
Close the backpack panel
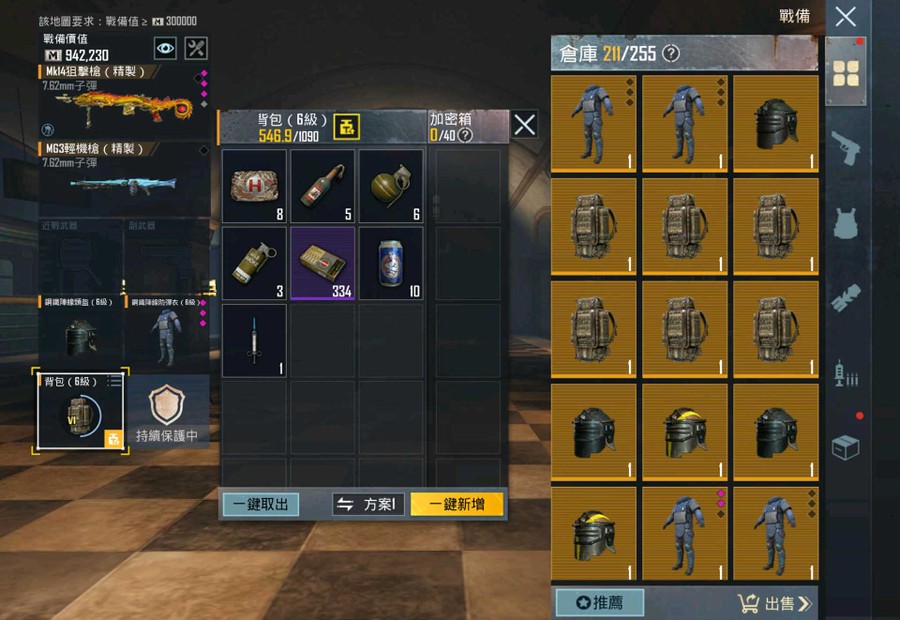click(524, 124)
